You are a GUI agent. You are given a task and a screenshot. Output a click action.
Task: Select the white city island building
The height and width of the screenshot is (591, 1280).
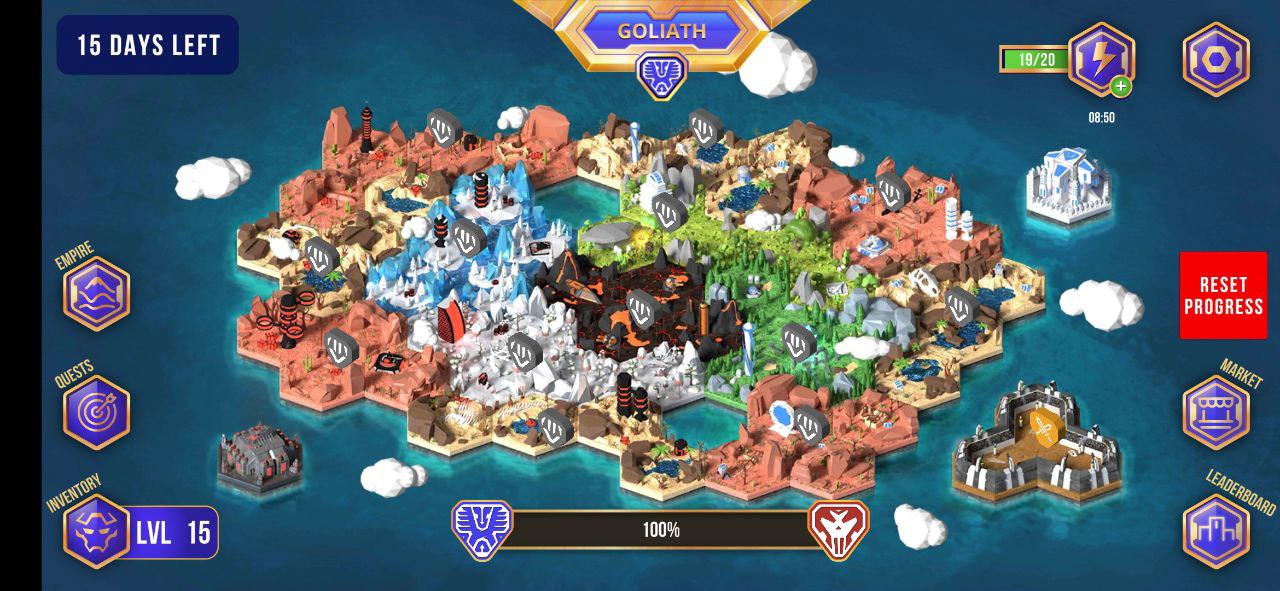(1069, 183)
